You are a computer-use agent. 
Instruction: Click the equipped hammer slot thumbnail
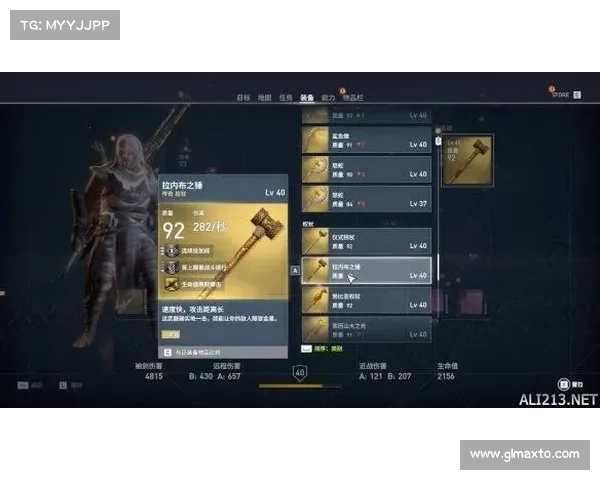(467, 162)
